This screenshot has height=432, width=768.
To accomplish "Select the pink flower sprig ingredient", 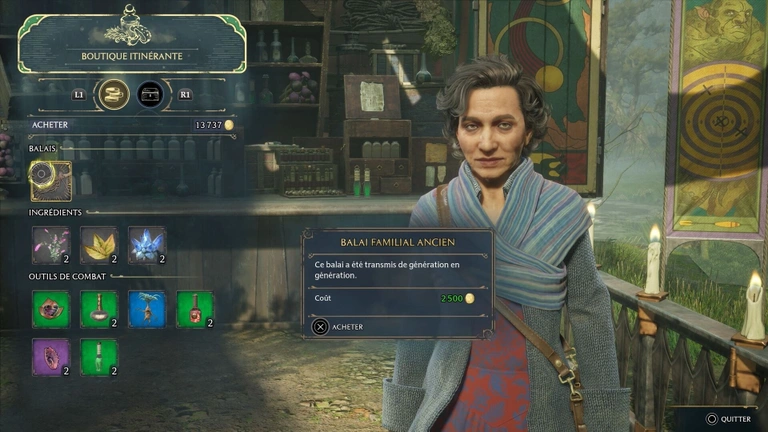I will click(51, 245).
